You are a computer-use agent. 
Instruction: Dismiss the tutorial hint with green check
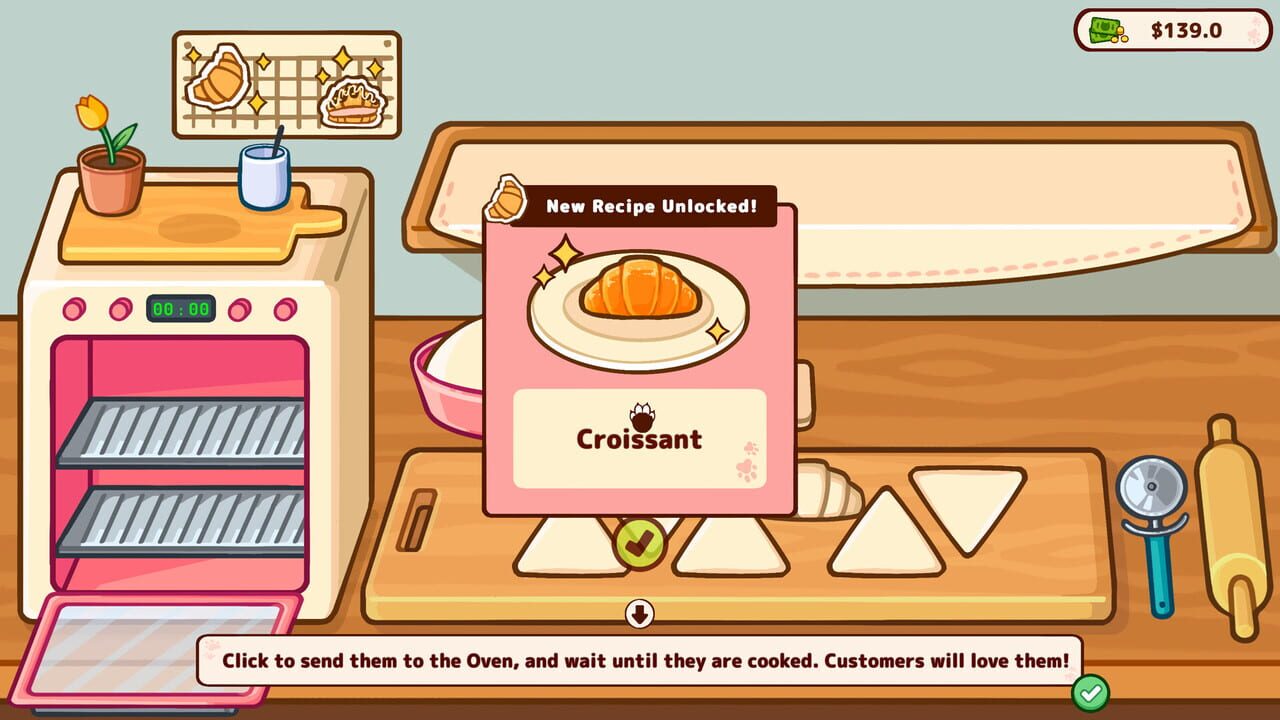pos(1090,692)
